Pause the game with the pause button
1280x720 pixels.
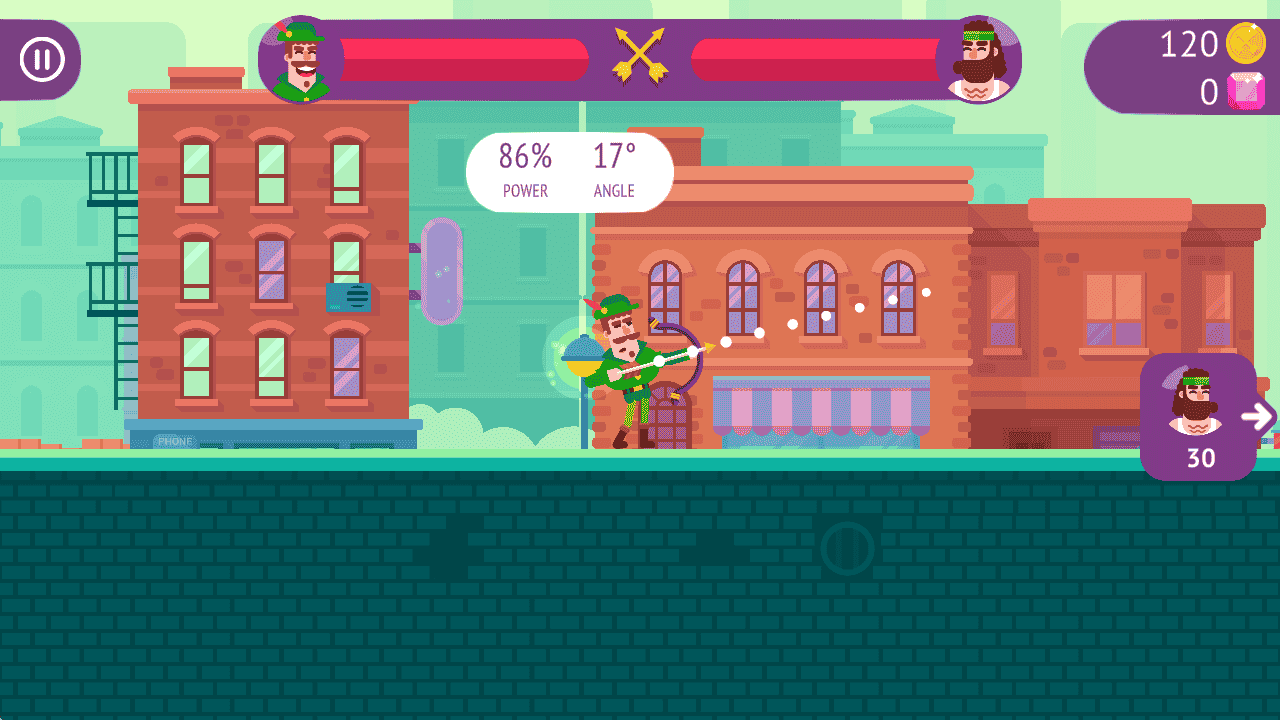42,60
